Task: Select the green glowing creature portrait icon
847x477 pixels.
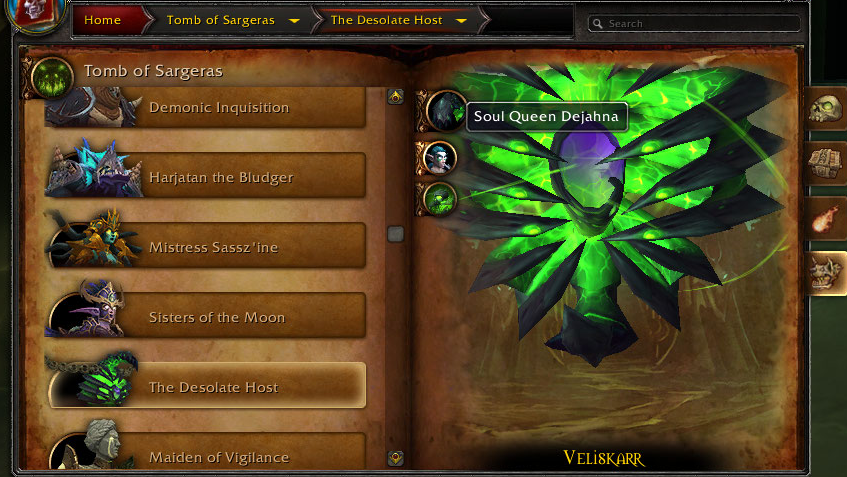Action: coord(438,198)
